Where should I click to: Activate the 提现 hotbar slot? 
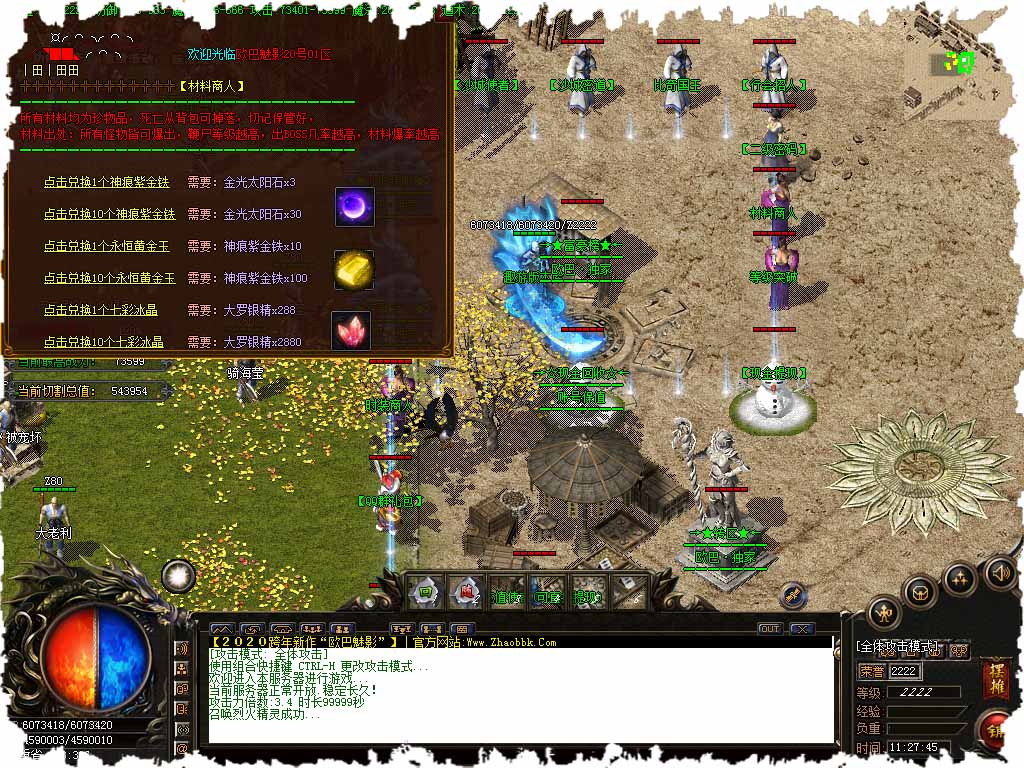click(x=585, y=597)
